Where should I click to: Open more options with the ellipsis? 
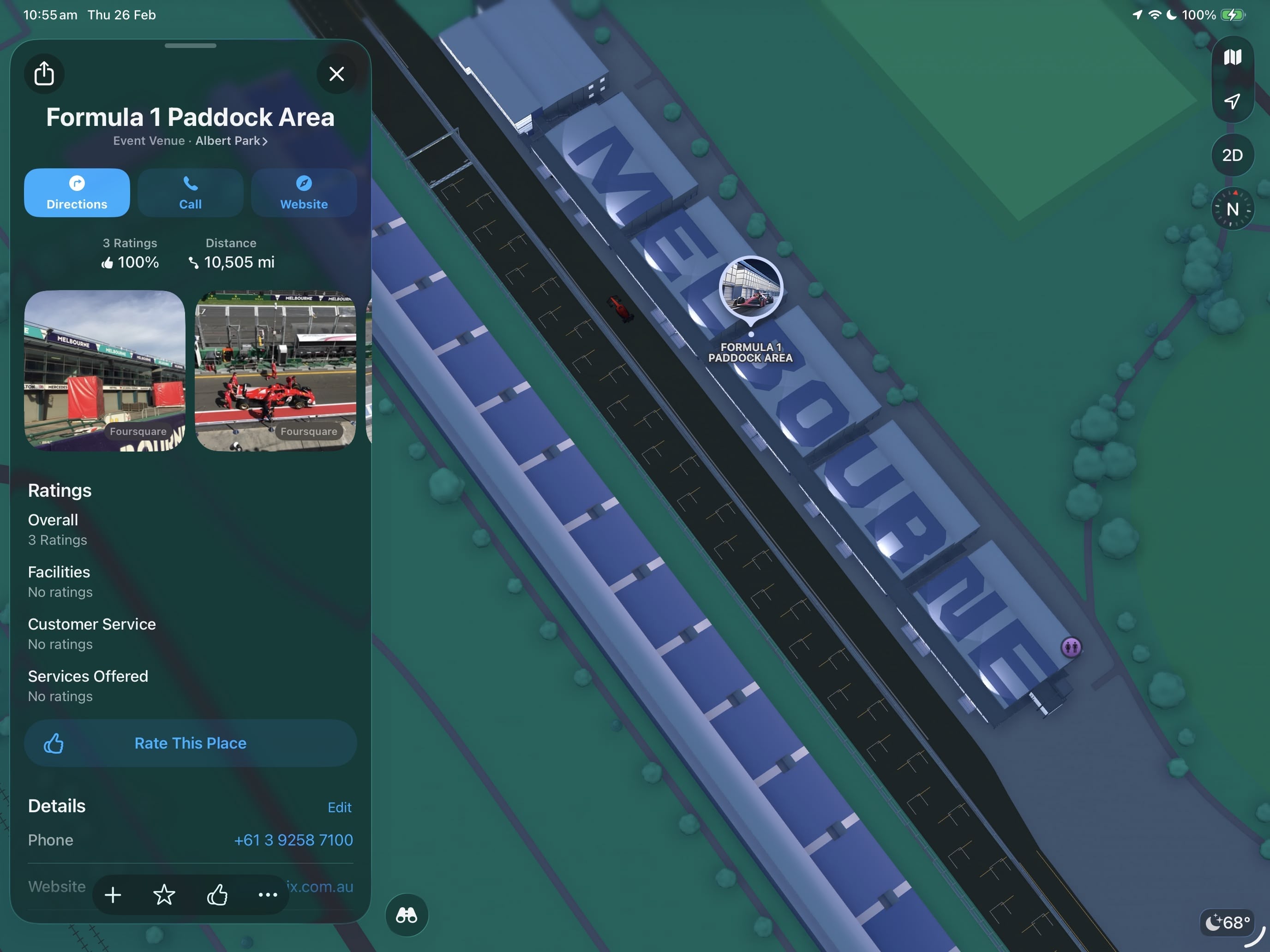[x=268, y=895]
